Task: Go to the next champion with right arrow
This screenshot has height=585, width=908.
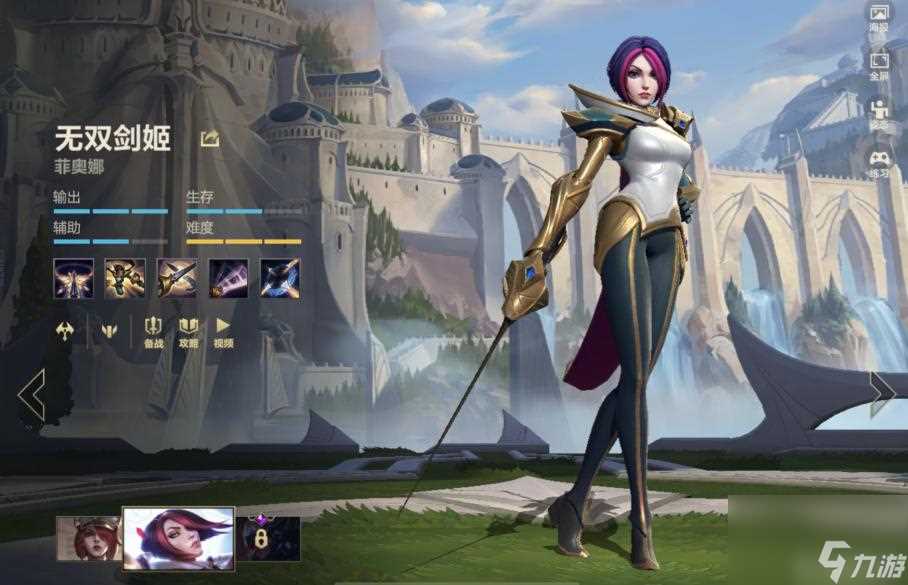Action: pos(881,393)
